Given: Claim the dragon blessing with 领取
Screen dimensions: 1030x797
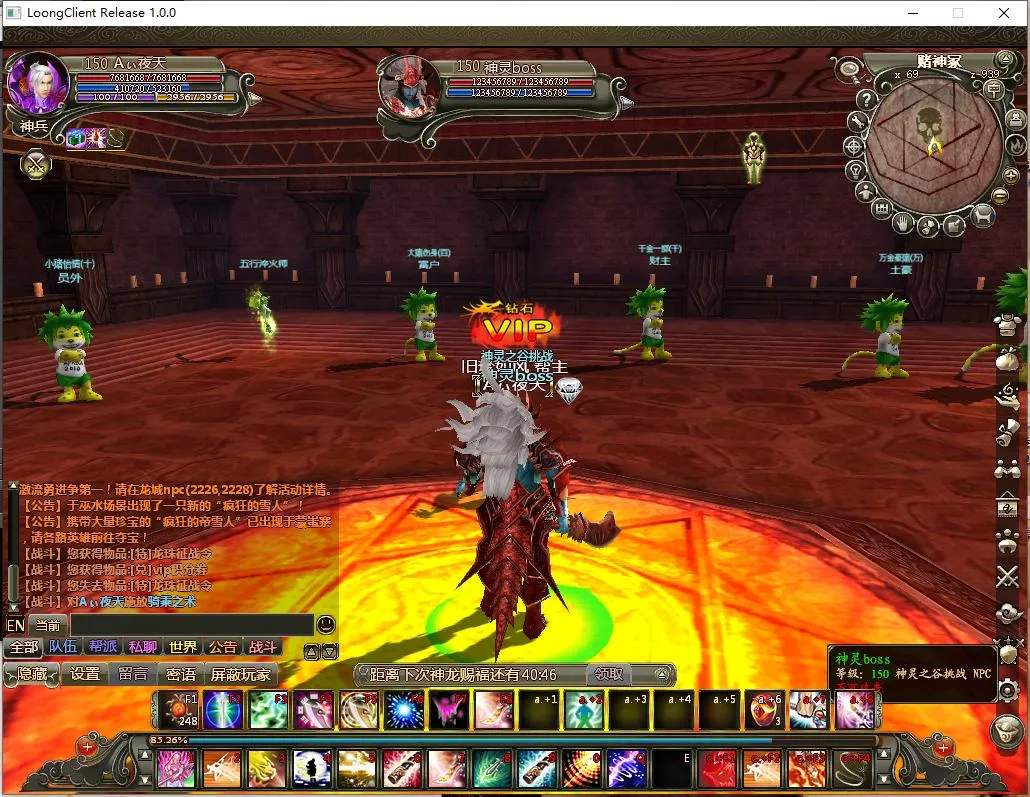Looking at the screenshot, I should (609, 674).
